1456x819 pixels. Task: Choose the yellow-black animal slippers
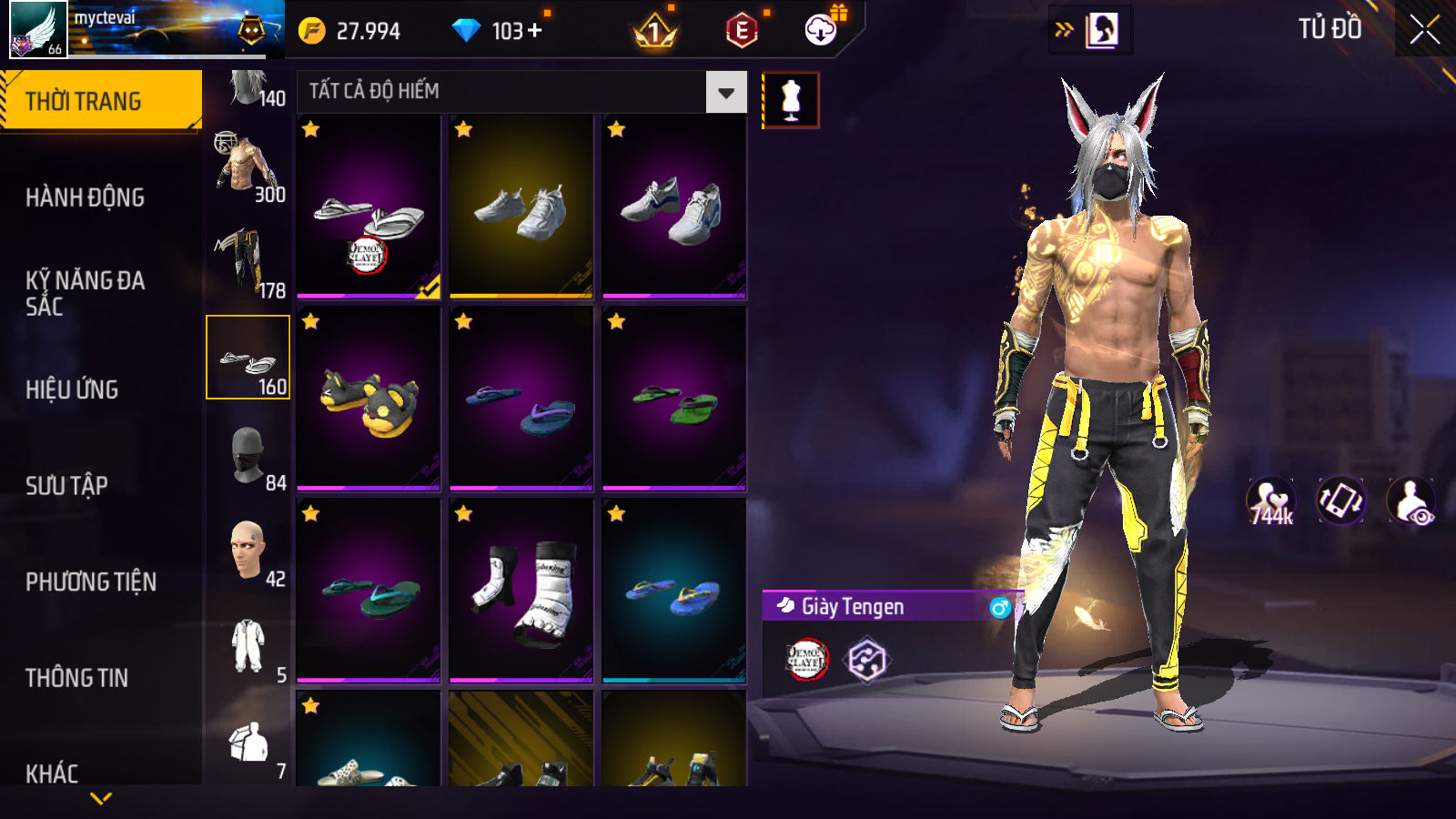(x=369, y=400)
